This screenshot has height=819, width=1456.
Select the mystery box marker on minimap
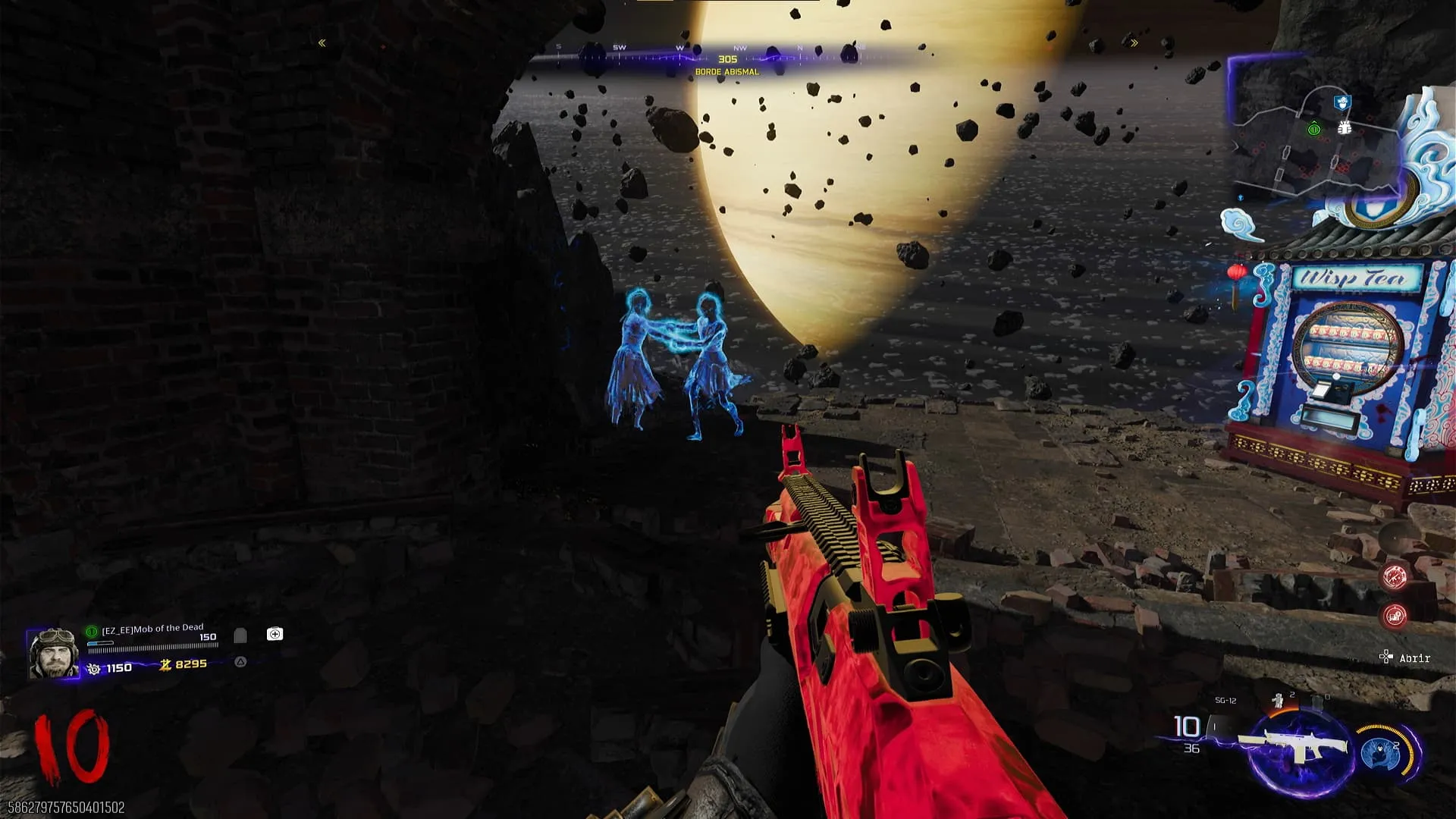pyautogui.click(x=1345, y=128)
